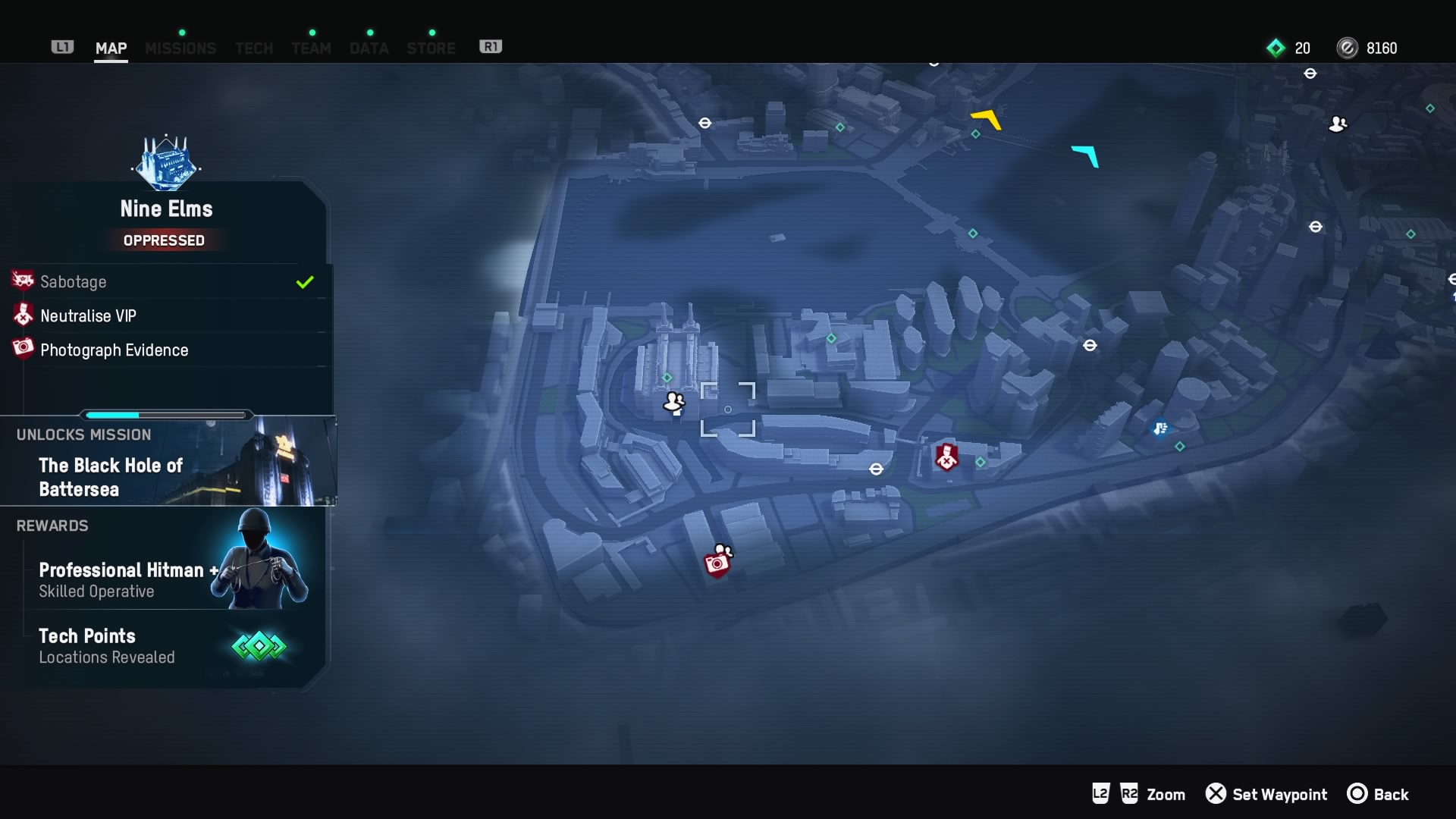Click the Neutralise VIP objective icon

point(22,315)
